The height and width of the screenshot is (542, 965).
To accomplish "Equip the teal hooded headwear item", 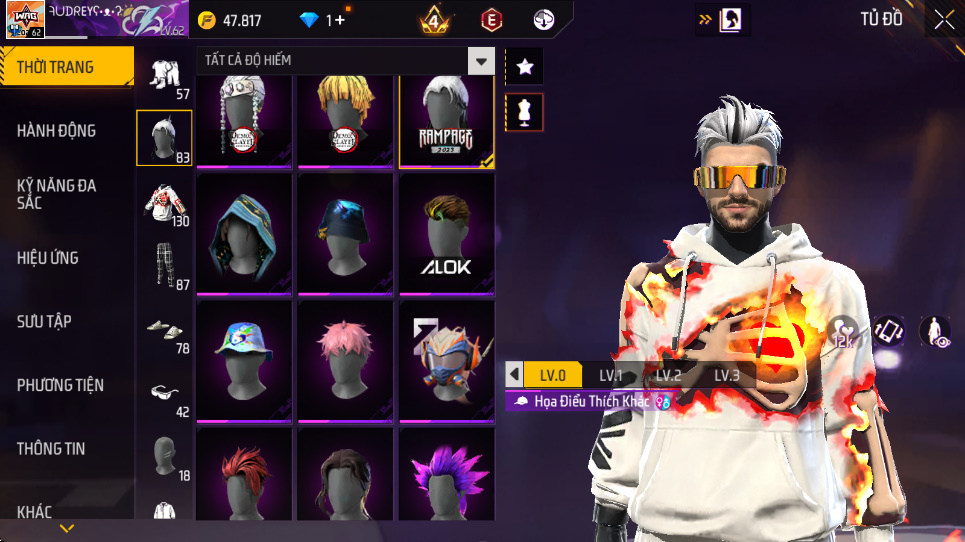I will point(244,234).
